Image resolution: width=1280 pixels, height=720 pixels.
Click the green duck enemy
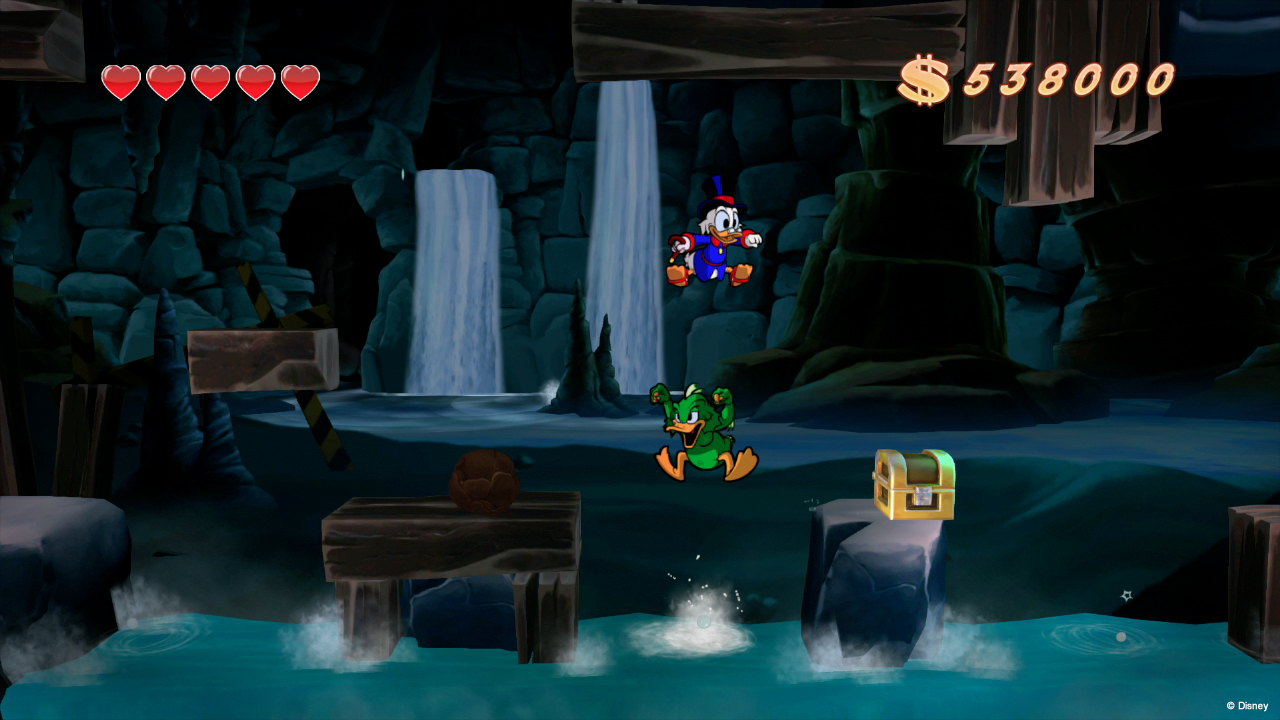coord(705,430)
